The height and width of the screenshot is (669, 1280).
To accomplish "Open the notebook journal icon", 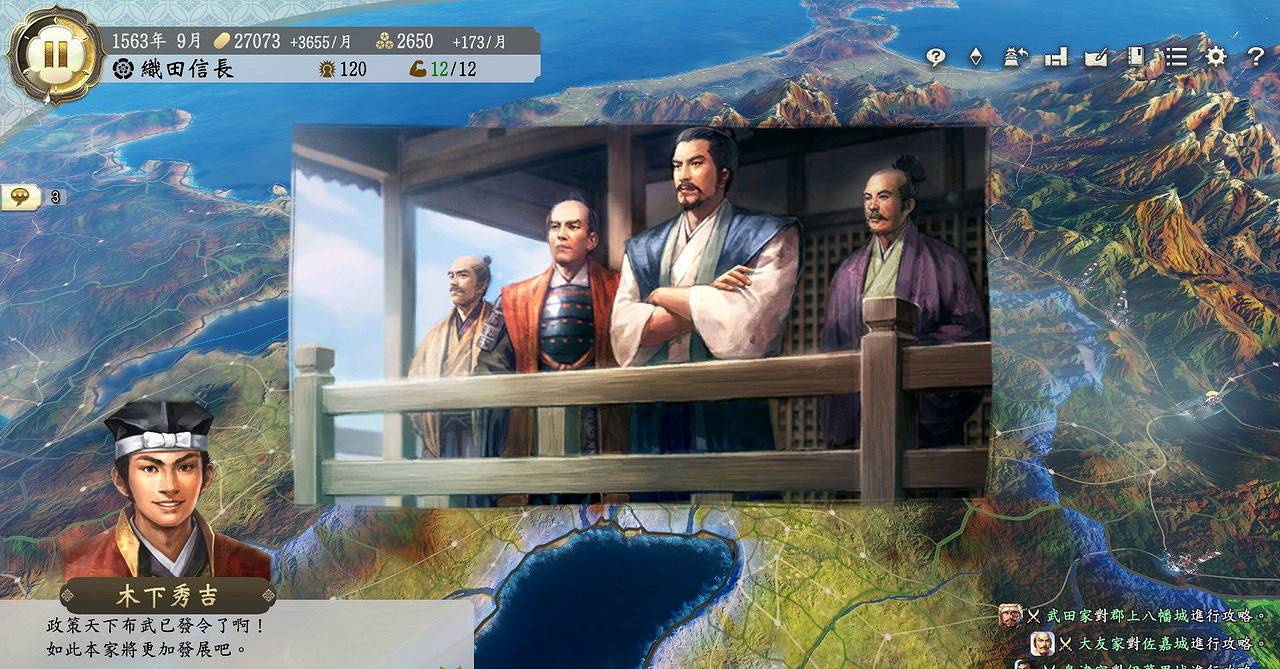I will coord(1136,57).
